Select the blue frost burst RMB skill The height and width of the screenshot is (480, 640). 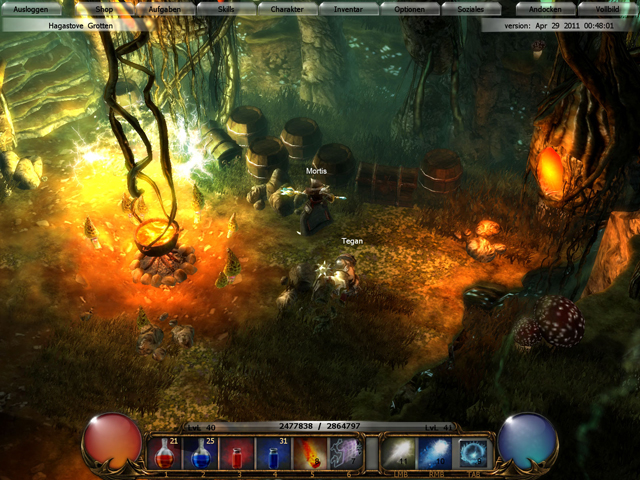436,453
